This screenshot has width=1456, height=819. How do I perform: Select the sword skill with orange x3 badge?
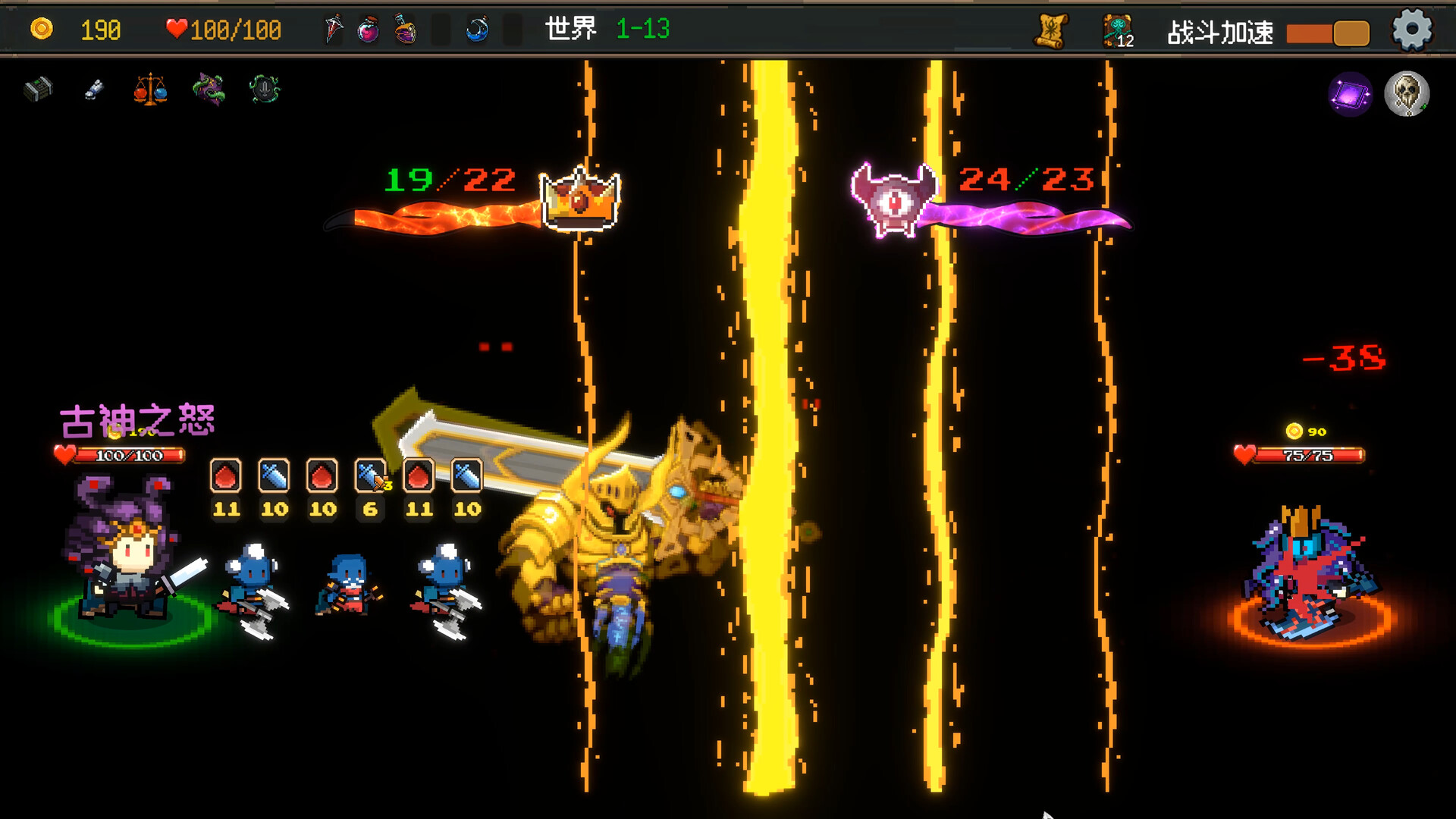click(x=371, y=477)
